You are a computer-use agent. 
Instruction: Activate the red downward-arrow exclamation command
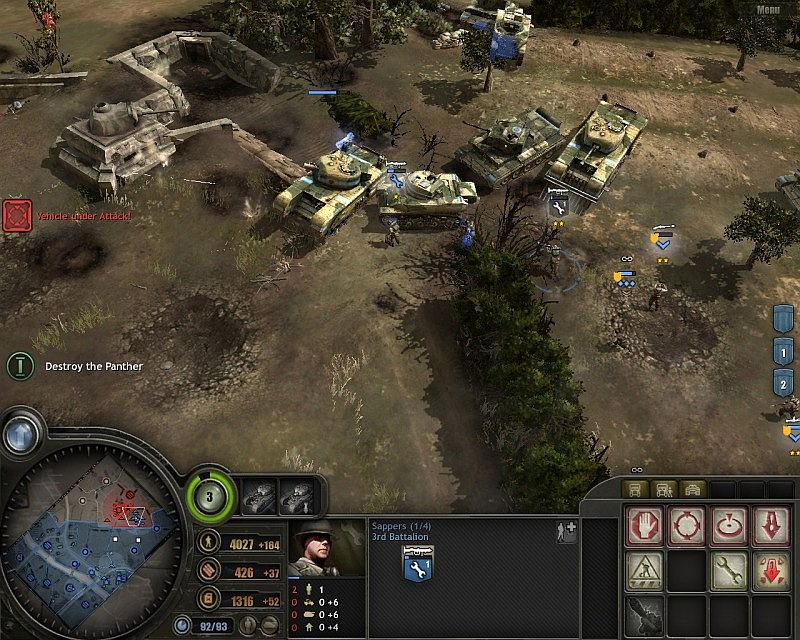(x=771, y=526)
